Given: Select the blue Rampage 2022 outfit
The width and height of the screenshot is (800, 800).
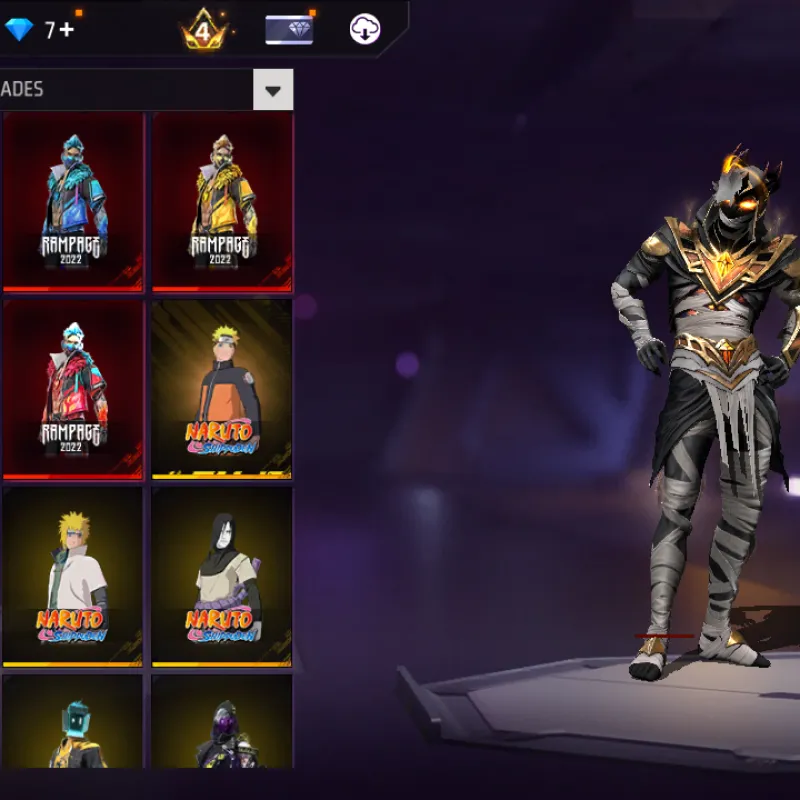Looking at the screenshot, I should point(72,200).
